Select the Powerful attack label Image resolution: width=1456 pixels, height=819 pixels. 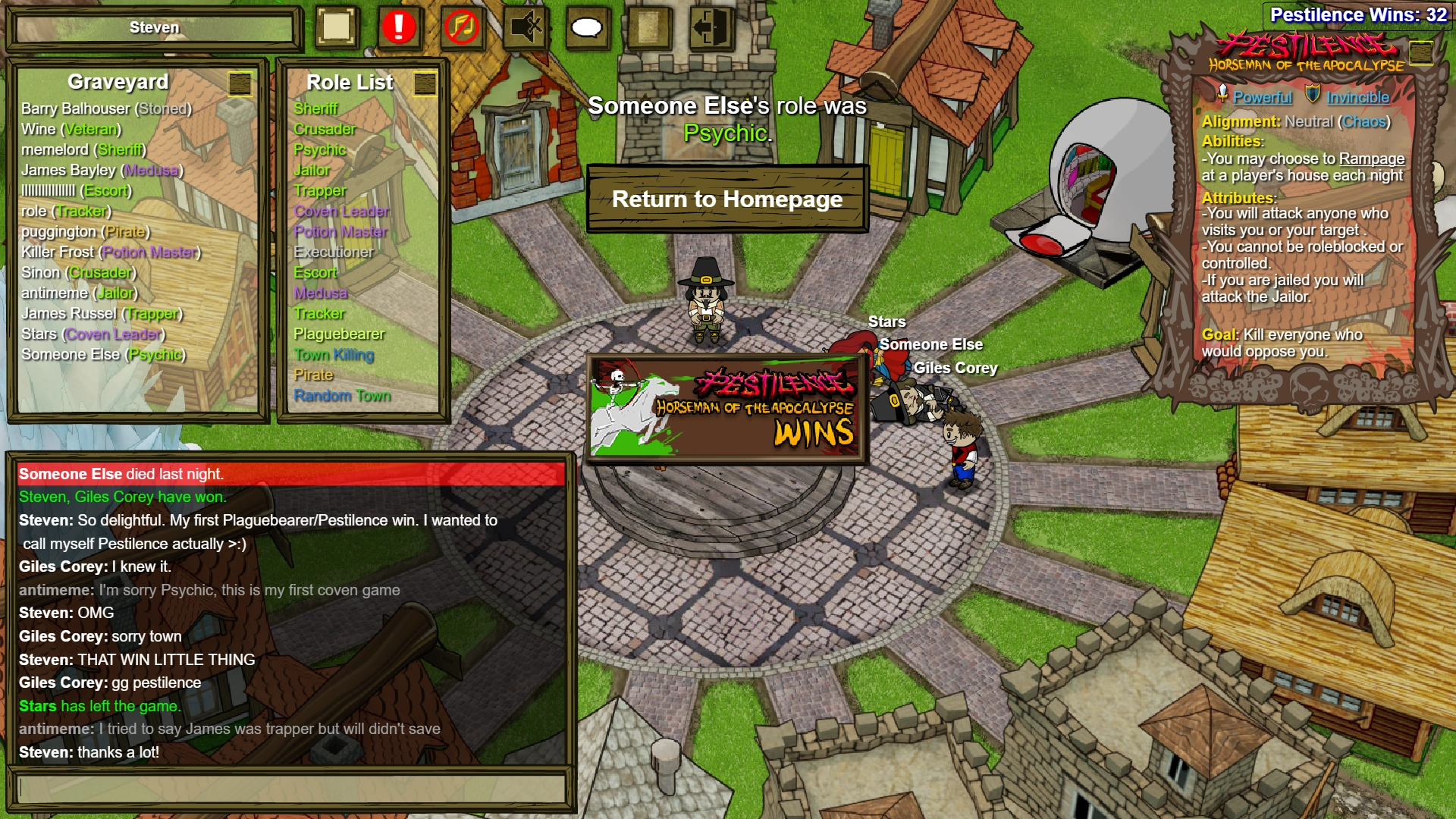tap(1262, 97)
